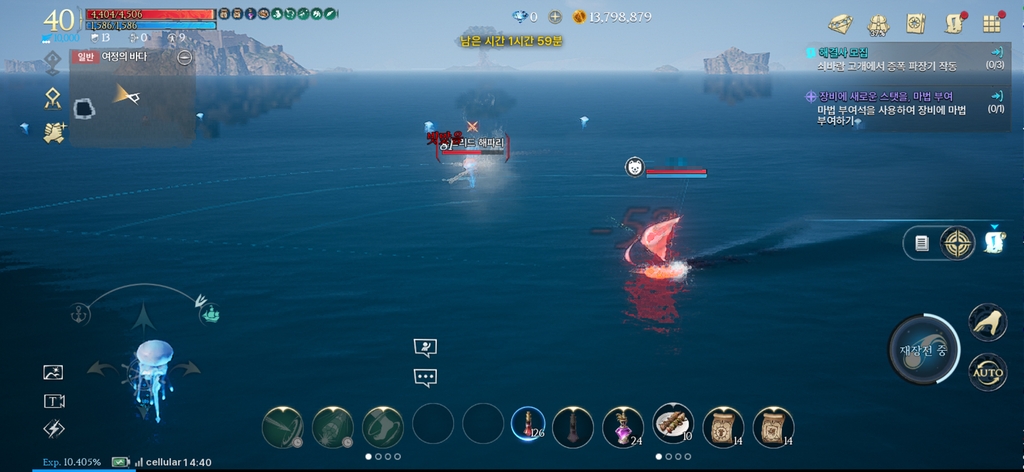Use the purple potion with count 24

pos(622,427)
